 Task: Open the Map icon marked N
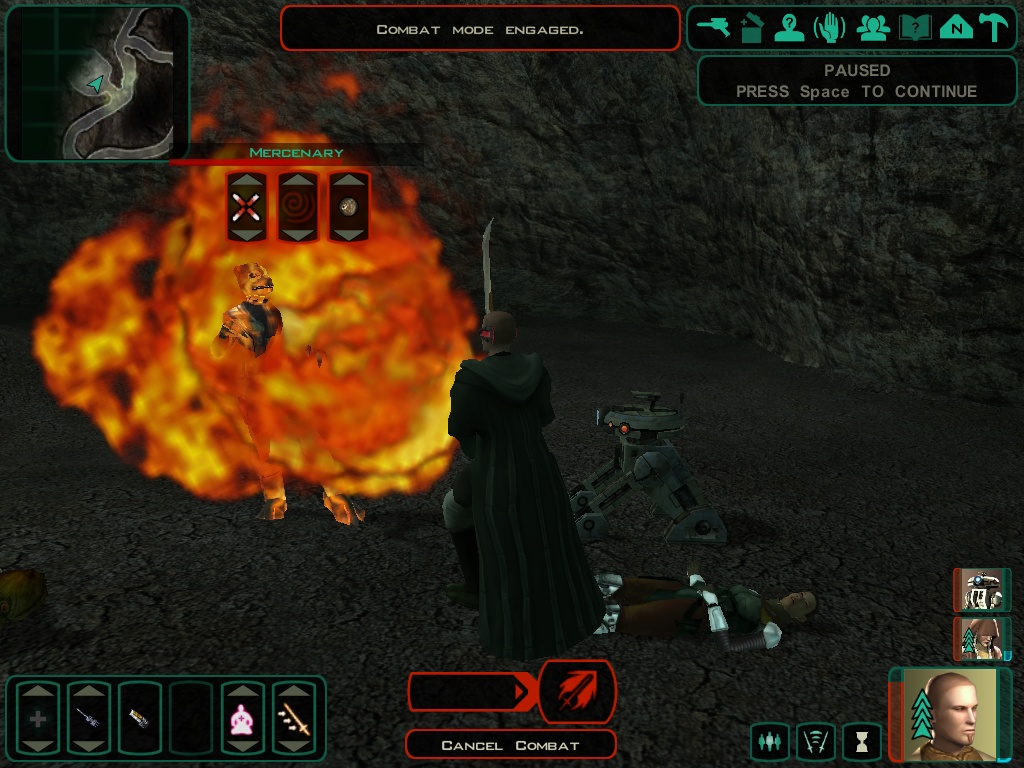click(x=956, y=27)
